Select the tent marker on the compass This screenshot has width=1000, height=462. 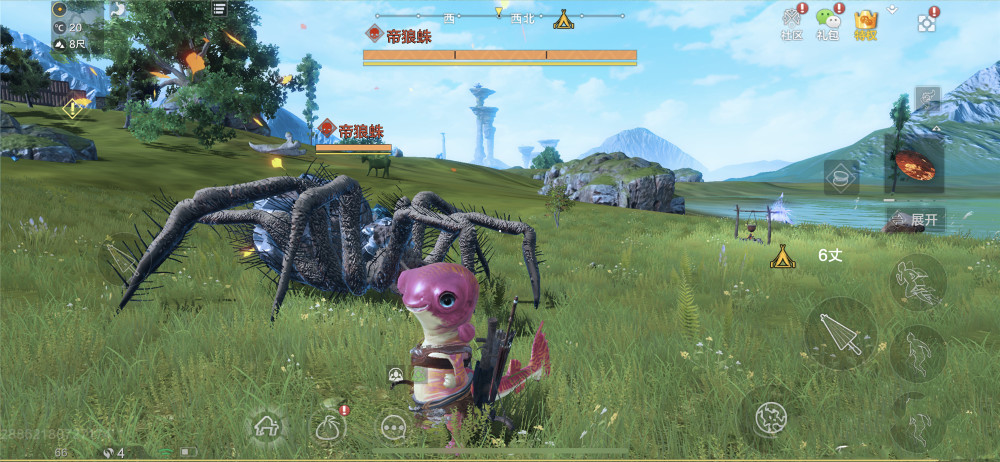point(563,19)
